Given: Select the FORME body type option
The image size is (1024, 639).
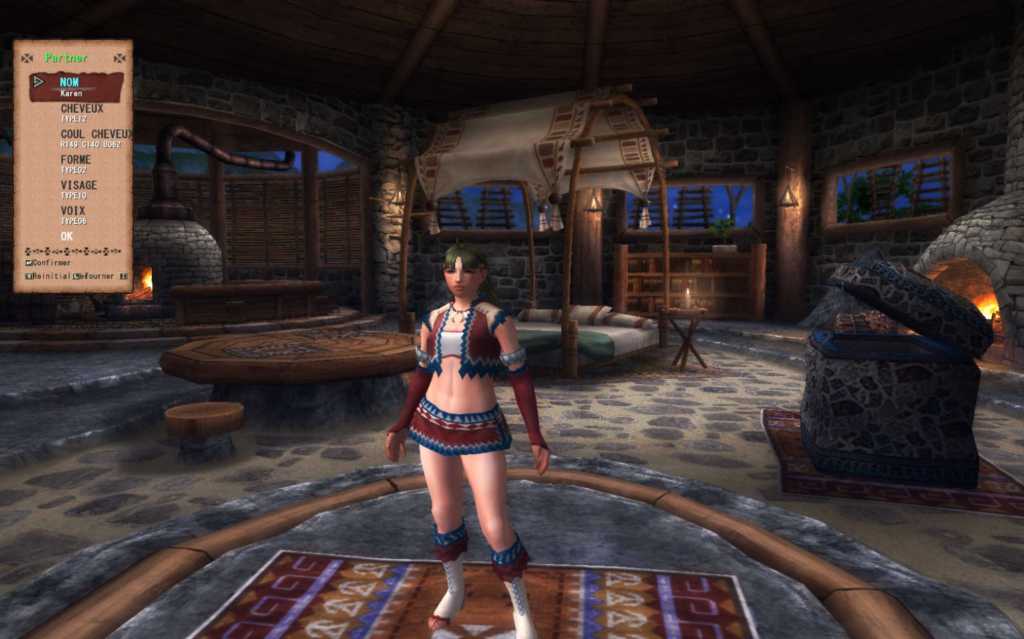Looking at the screenshot, I should 75,160.
